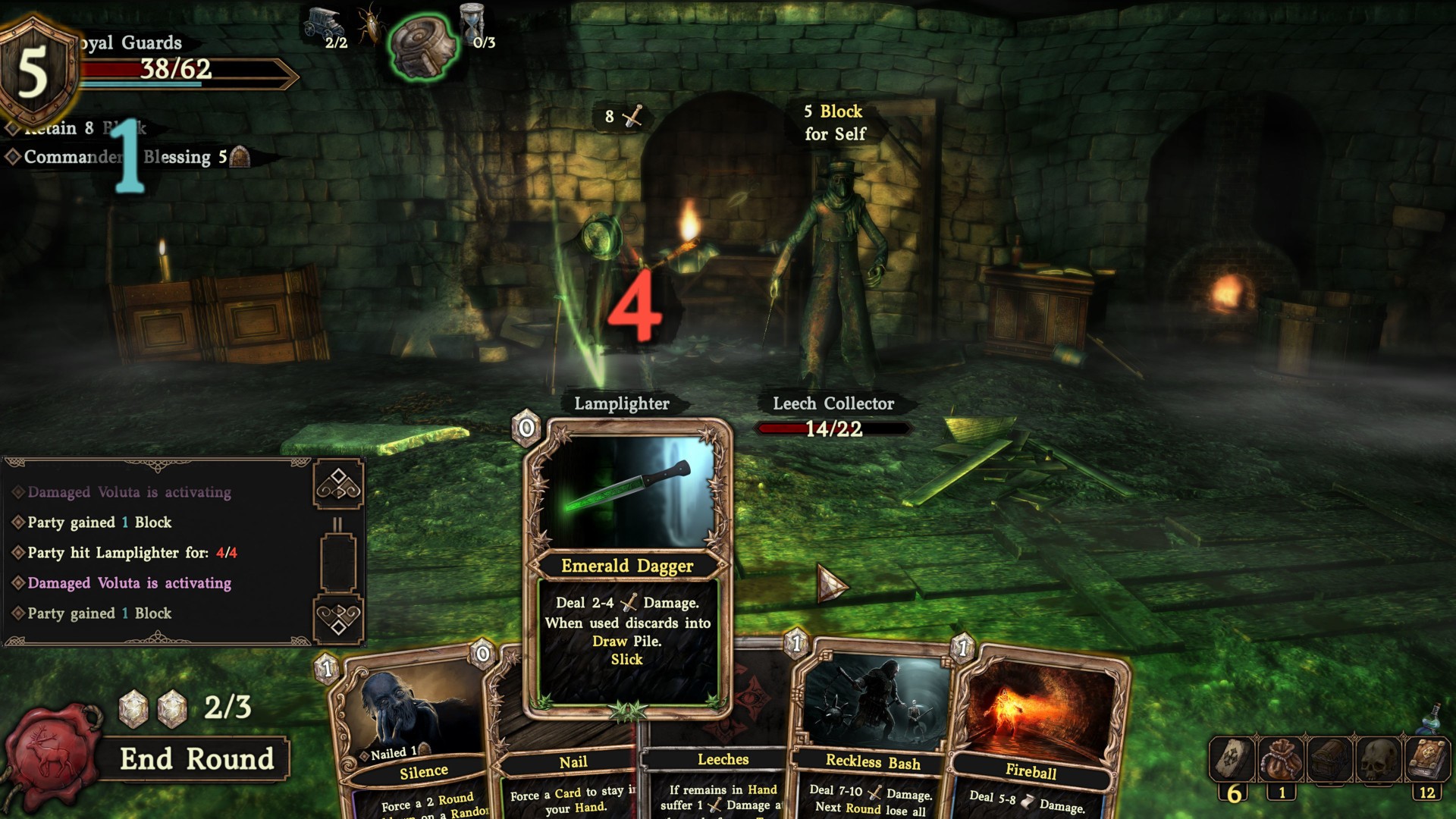The height and width of the screenshot is (819, 1456).
Task: End the current round
Action: point(196,759)
